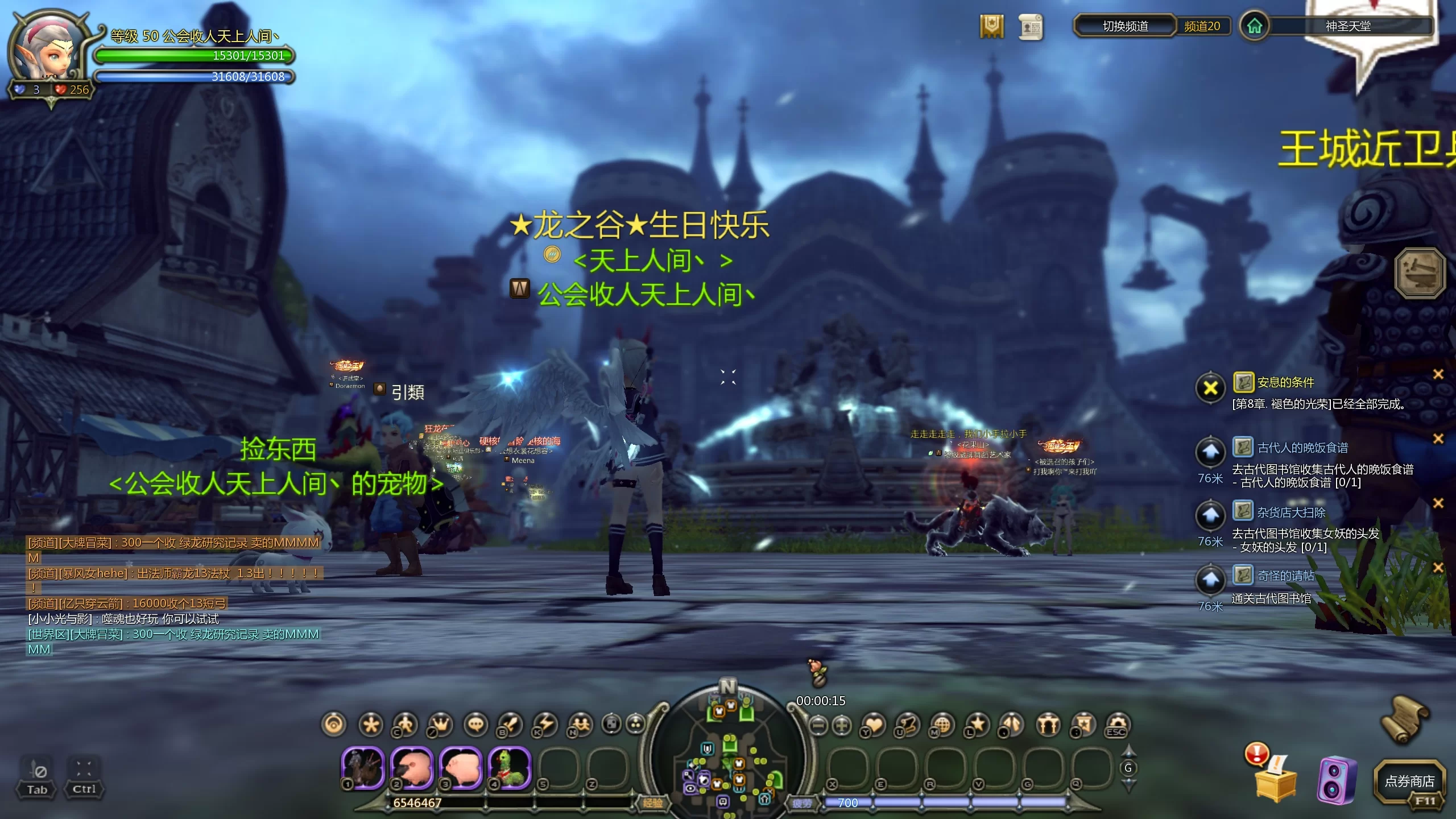Open the heart icon menu
Viewport: 1456px width, 819px height.
[x=874, y=725]
